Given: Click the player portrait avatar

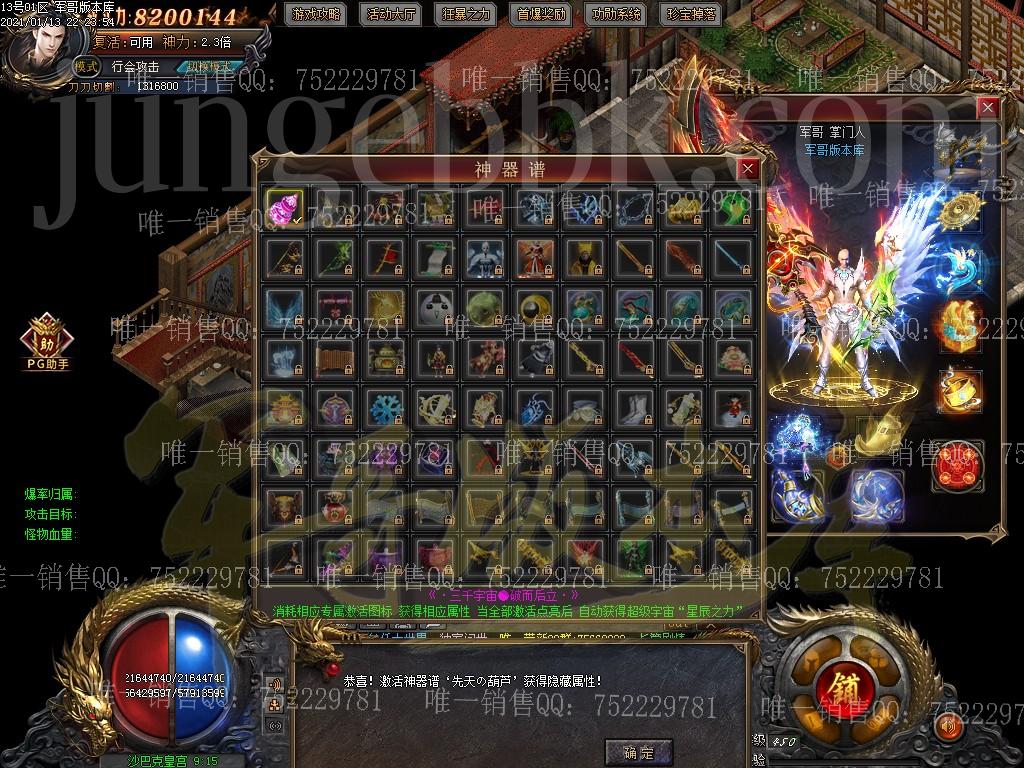Looking at the screenshot, I should click(x=46, y=47).
